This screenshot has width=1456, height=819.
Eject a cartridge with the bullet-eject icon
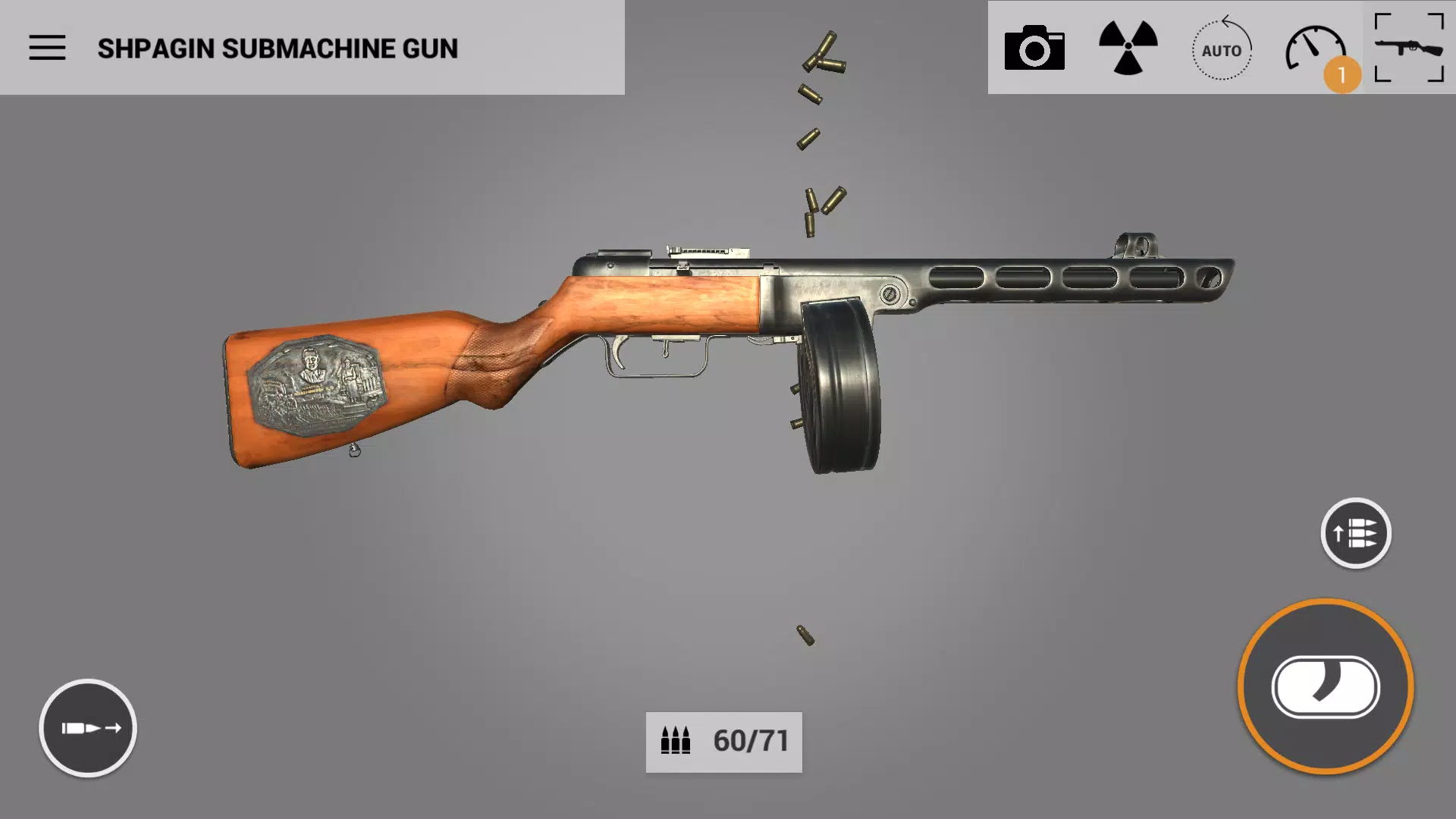point(88,727)
